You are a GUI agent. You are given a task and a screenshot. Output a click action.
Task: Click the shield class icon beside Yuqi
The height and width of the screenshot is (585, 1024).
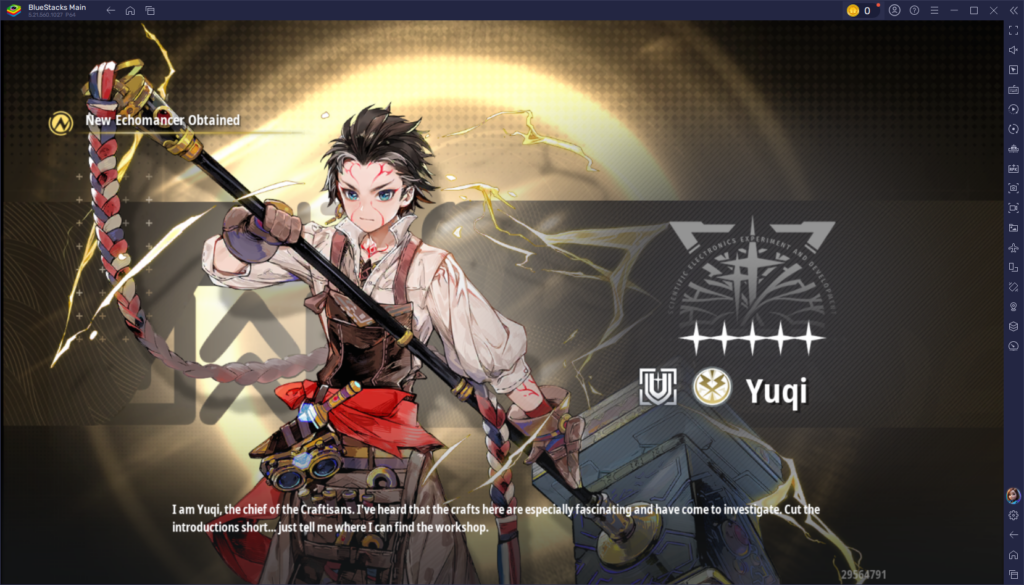pos(657,387)
